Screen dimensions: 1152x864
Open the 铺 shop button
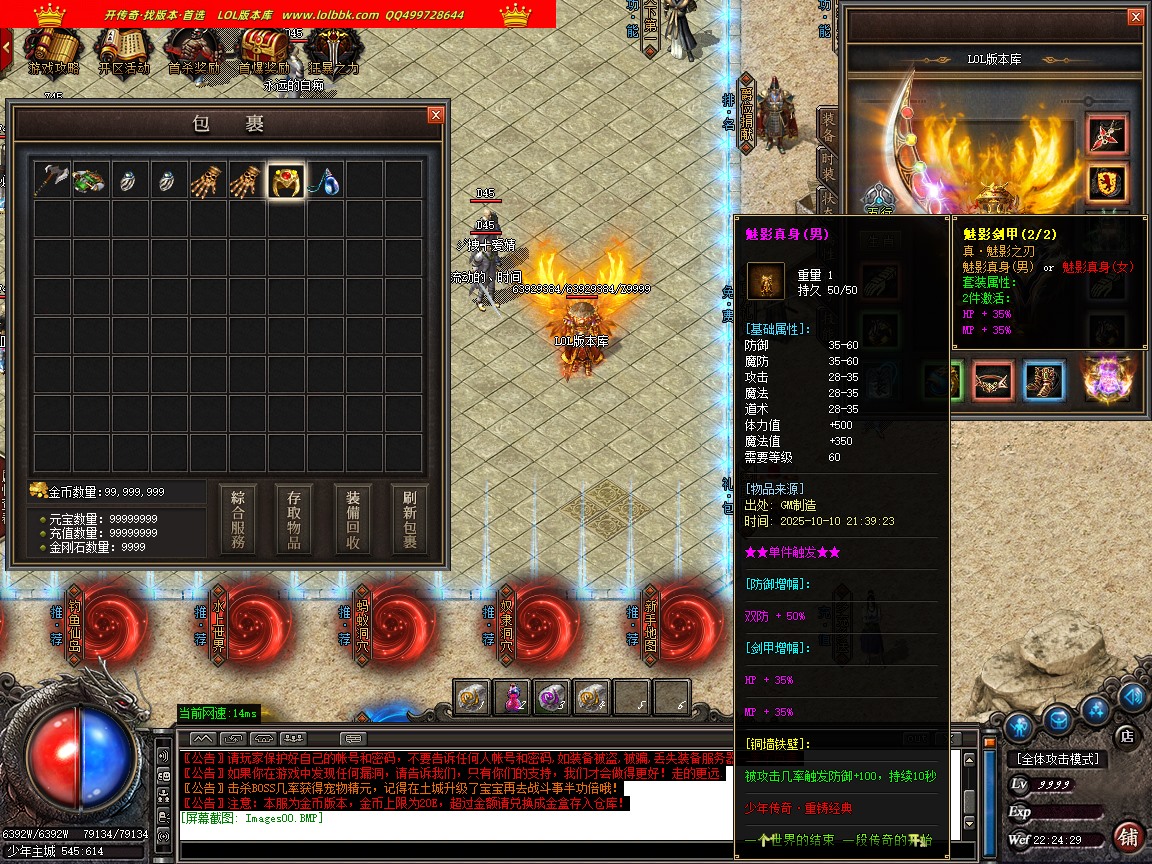tap(1128, 836)
